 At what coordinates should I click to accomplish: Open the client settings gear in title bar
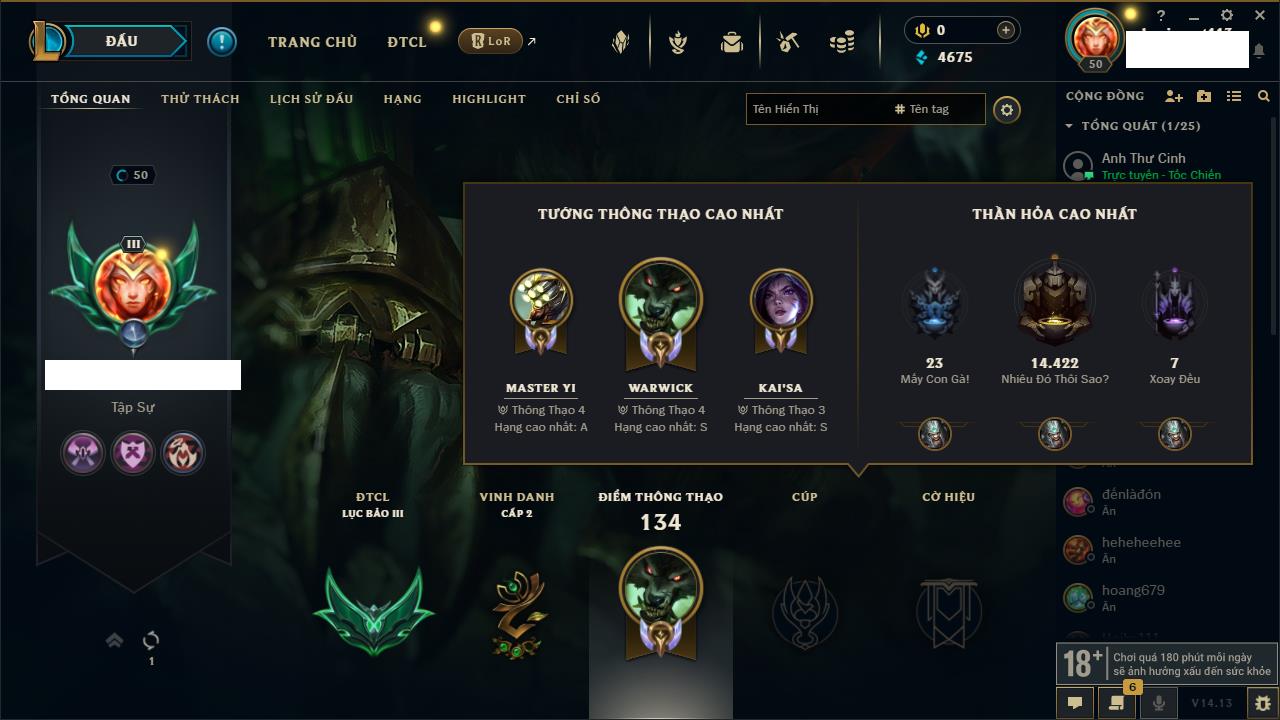point(1227,16)
